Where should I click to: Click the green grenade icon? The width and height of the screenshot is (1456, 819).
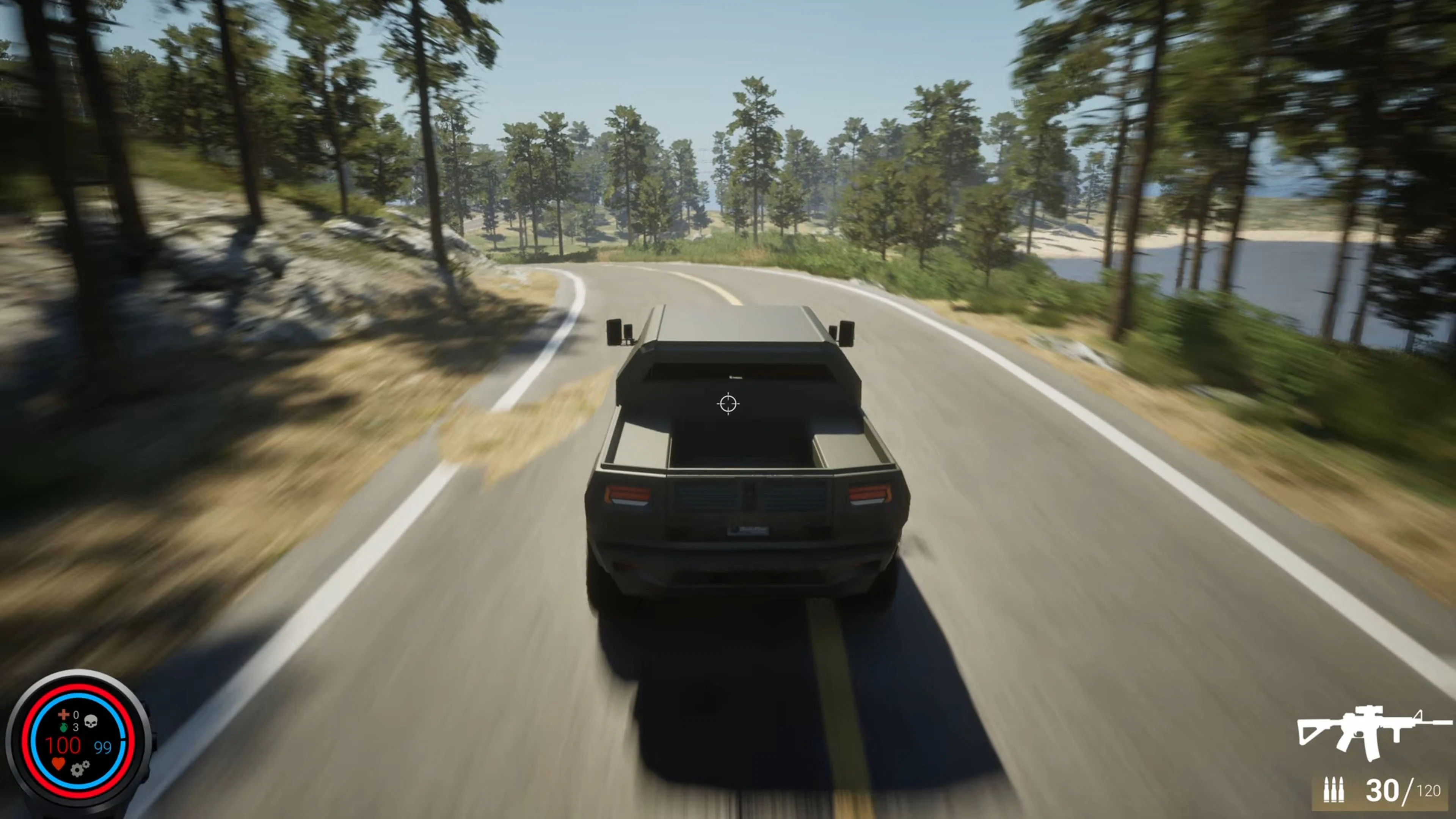pyautogui.click(x=64, y=728)
